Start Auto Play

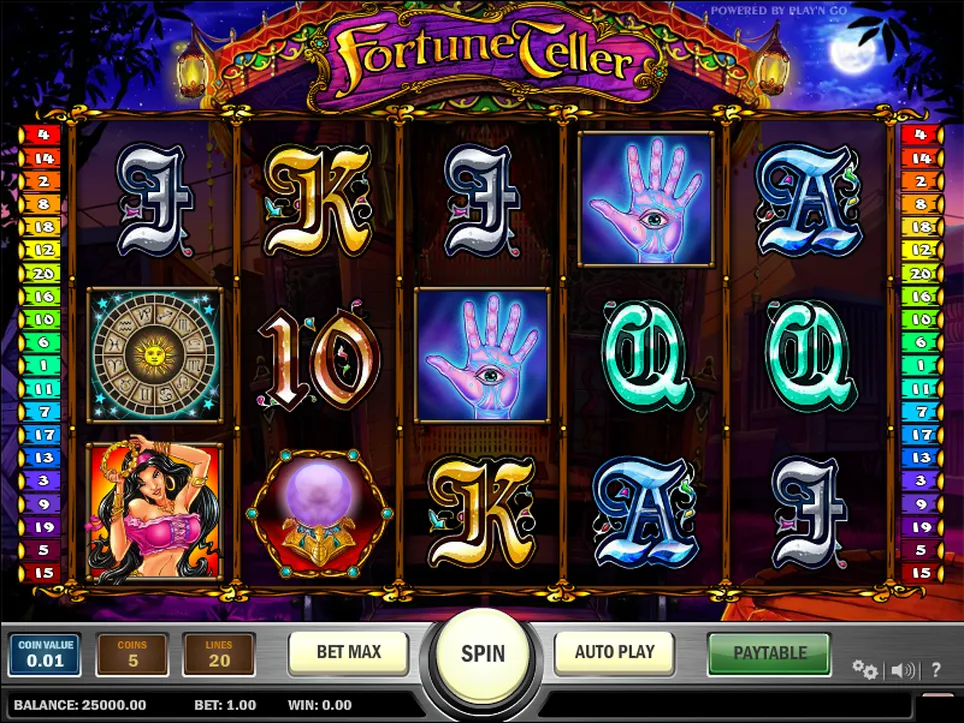(x=614, y=653)
